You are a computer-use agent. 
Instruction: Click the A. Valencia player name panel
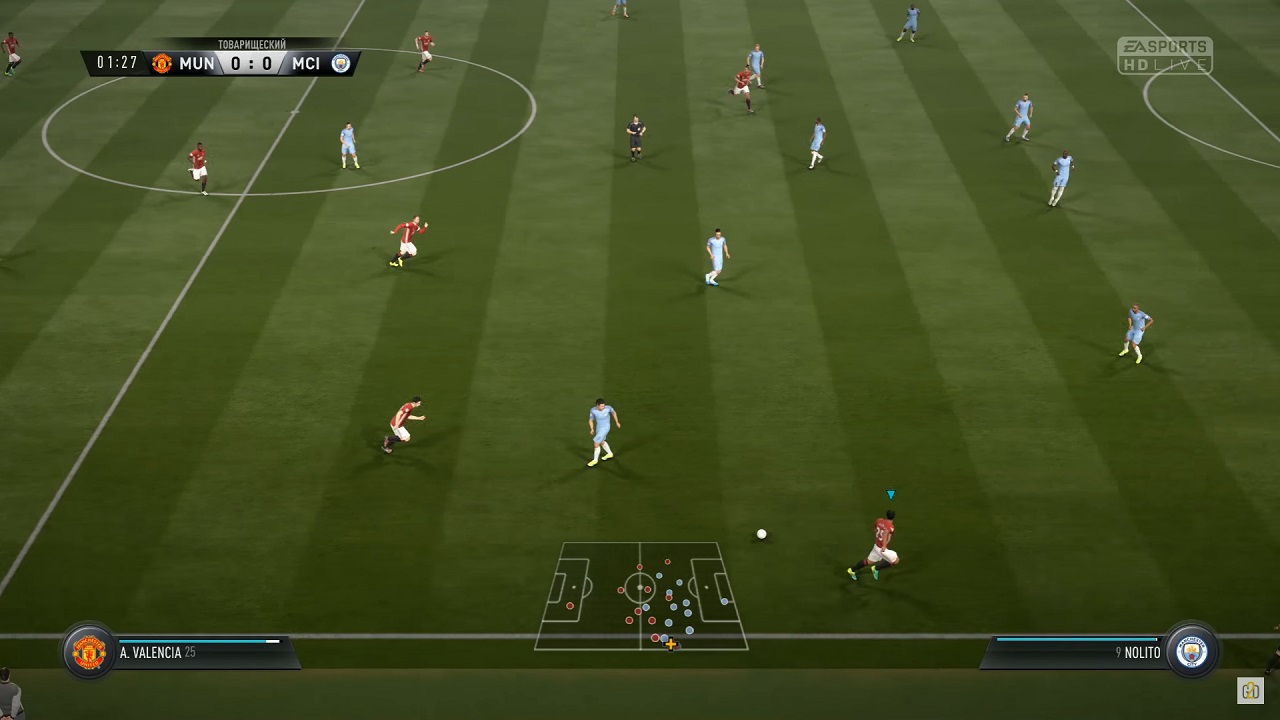click(200, 652)
